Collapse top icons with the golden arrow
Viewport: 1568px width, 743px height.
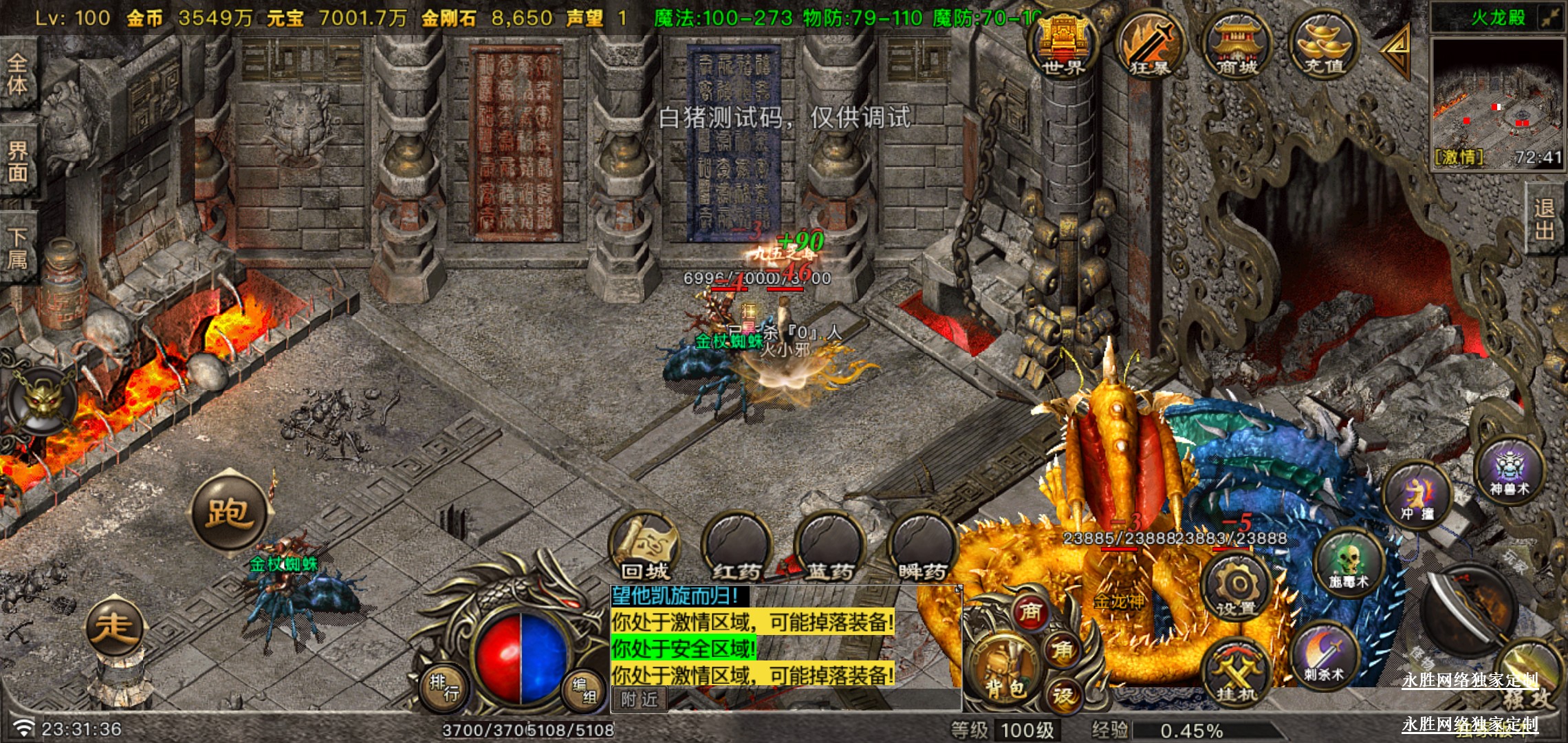pos(1396,50)
